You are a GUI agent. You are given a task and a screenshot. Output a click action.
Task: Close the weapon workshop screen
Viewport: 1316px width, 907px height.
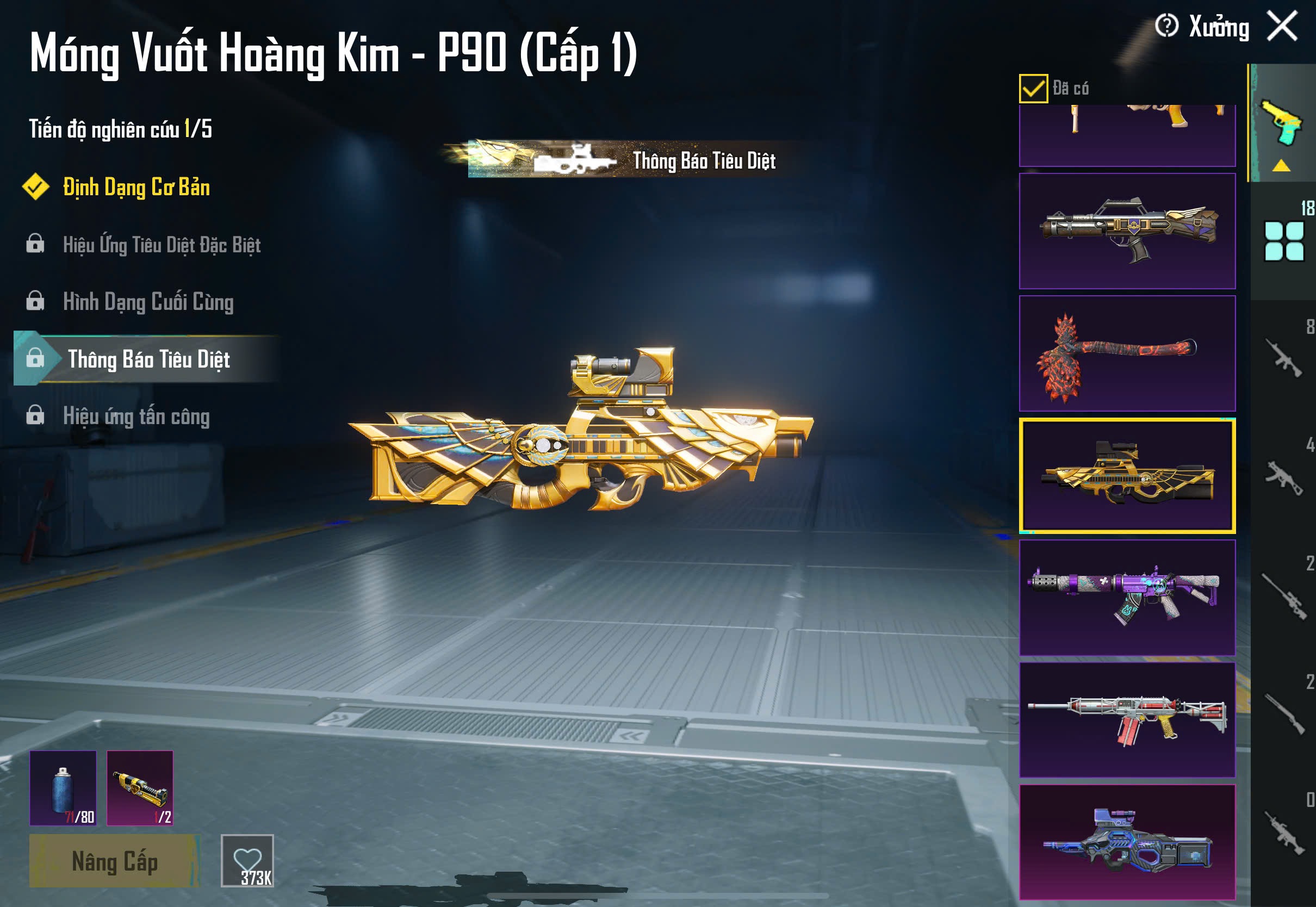tap(1282, 26)
